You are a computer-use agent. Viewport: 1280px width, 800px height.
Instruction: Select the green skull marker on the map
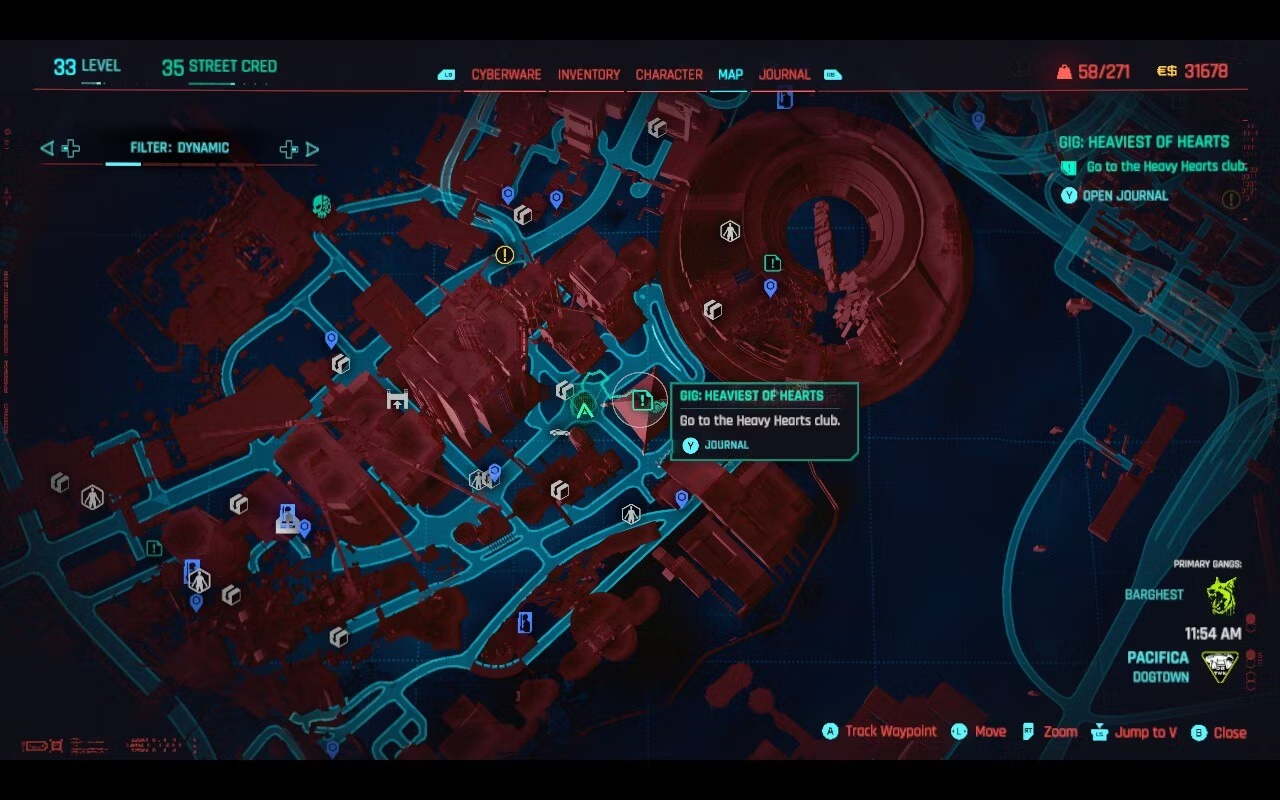(321, 206)
